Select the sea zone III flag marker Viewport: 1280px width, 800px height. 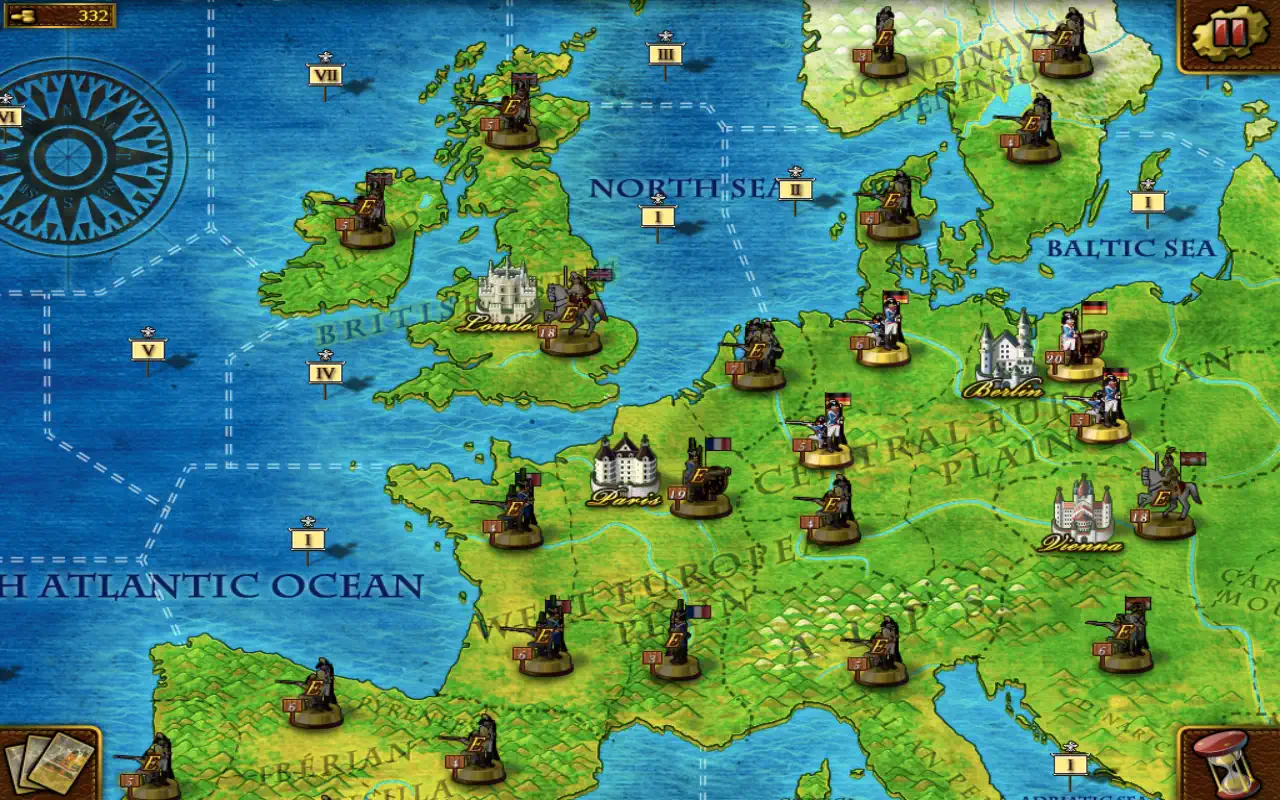pyautogui.click(x=665, y=53)
